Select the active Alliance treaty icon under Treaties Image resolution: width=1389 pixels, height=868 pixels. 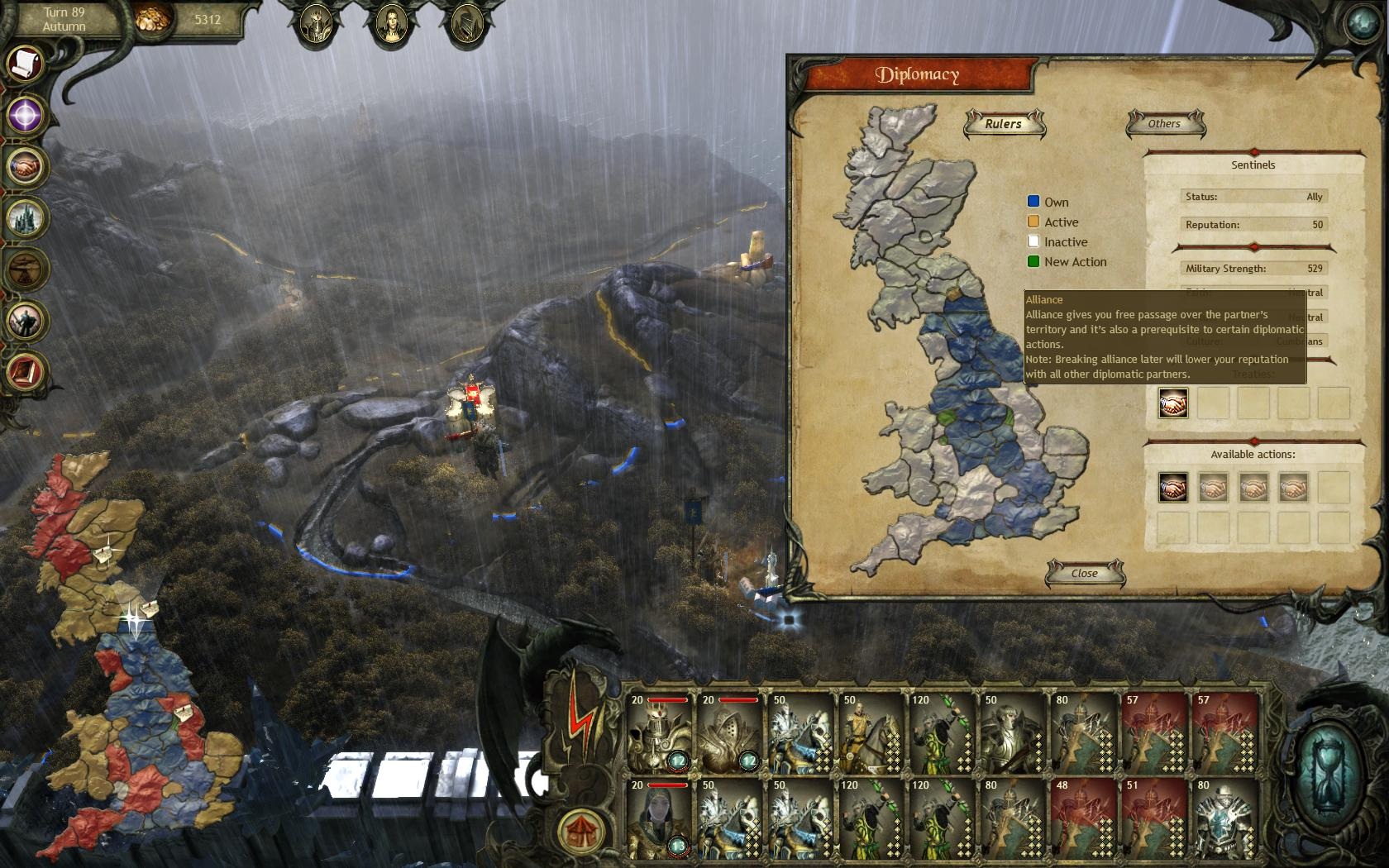coord(1172,403)
